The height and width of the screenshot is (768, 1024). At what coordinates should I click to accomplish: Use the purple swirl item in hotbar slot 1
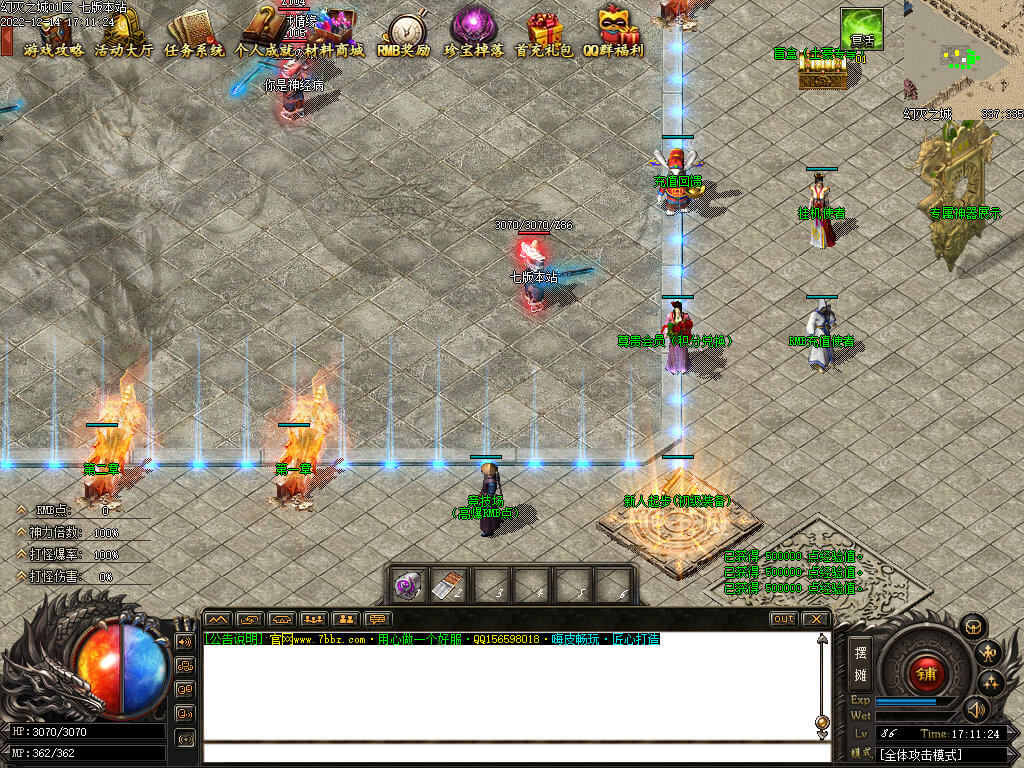pos(408,586)
